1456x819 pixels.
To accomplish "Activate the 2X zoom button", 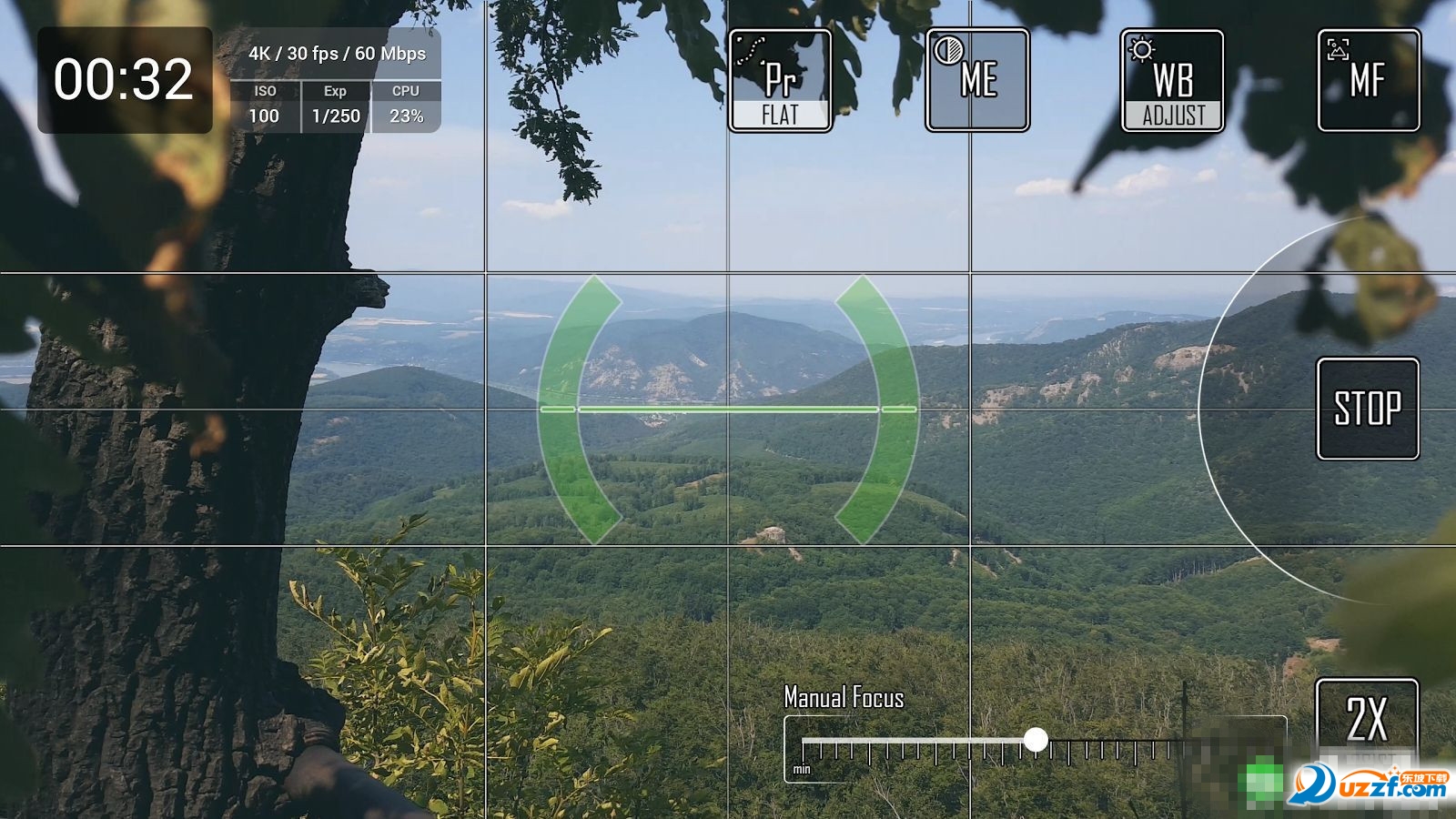I will [x=1367, y=717].
